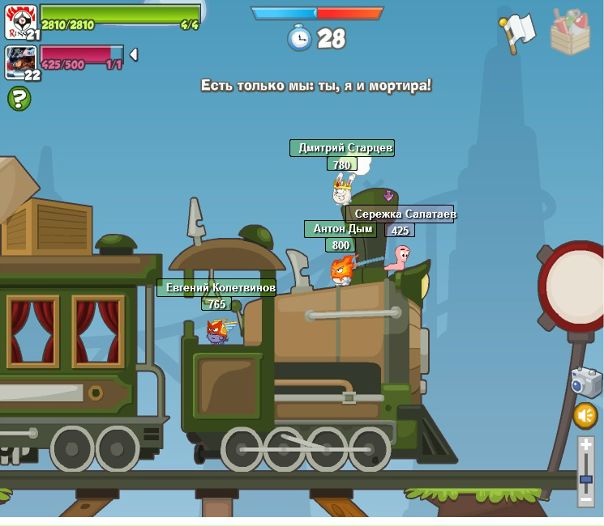Select the red team player avatar
This screenshot has width=604, height=526.
point(20,61)
